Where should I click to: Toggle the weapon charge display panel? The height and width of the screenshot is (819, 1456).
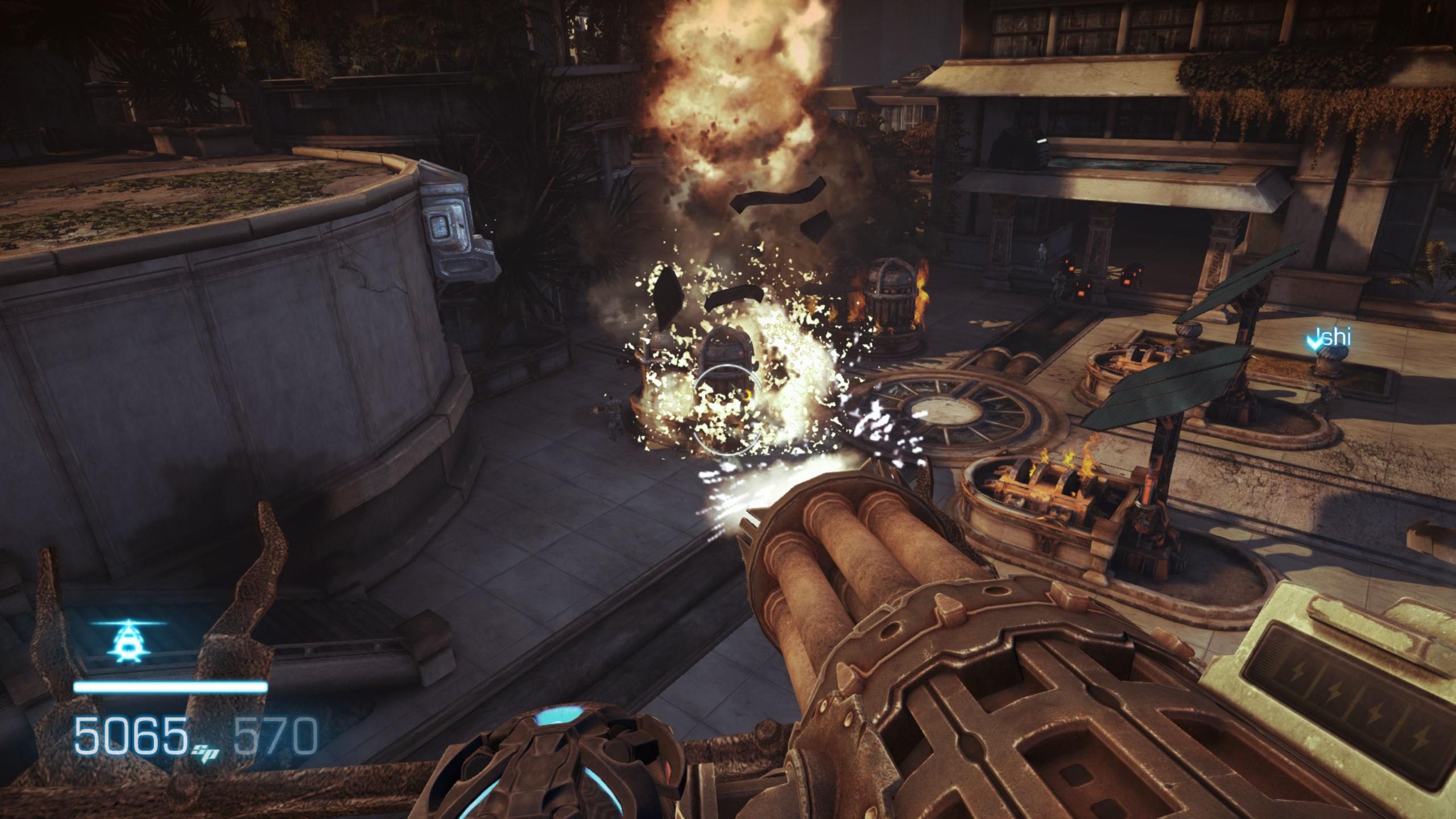[x=1359, y=705]
